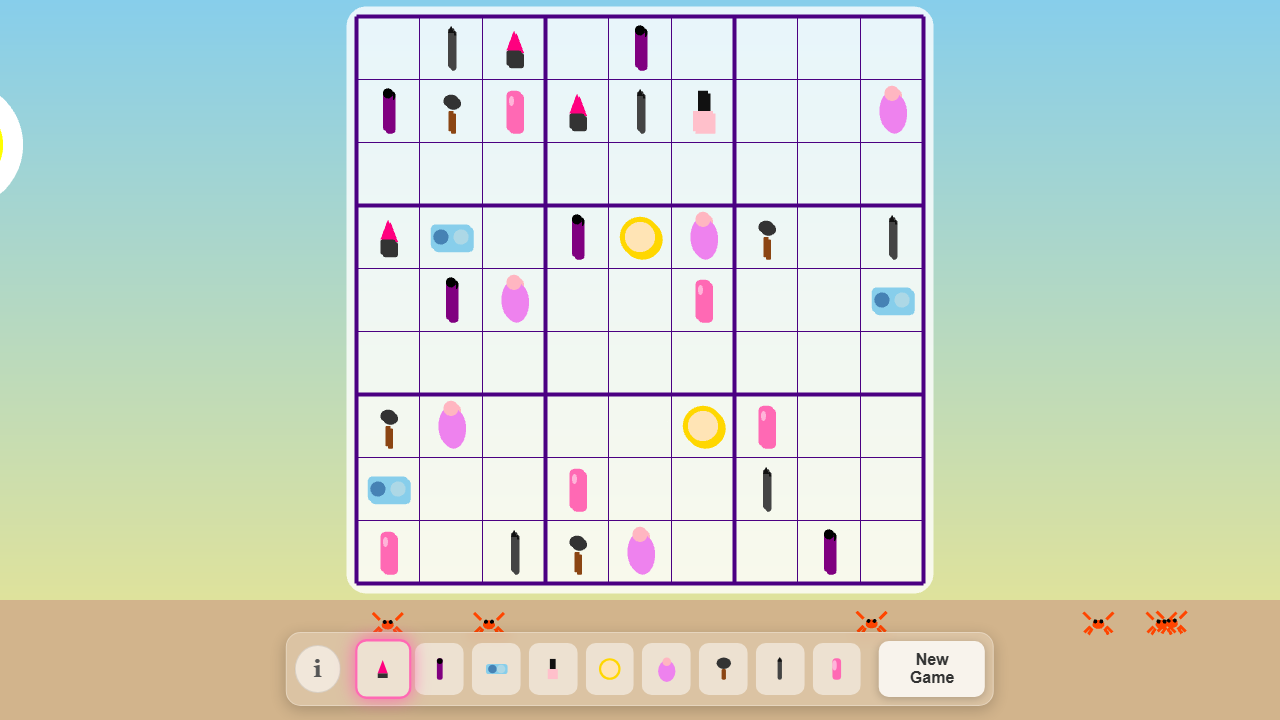Click the blue eyeshadow palette in the bottom-left cell
Screen dimensions: 1280x720
click(389, 489)
